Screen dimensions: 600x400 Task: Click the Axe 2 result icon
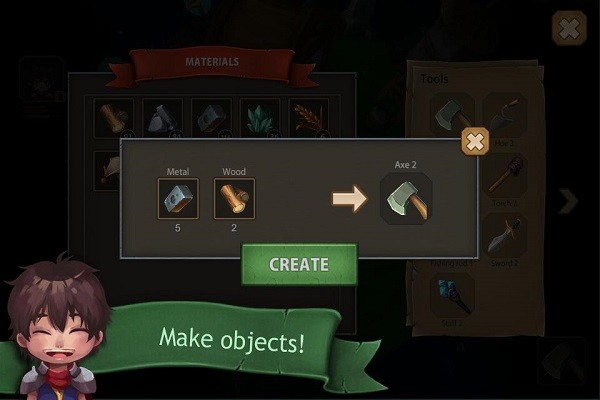tap(406, 199)
